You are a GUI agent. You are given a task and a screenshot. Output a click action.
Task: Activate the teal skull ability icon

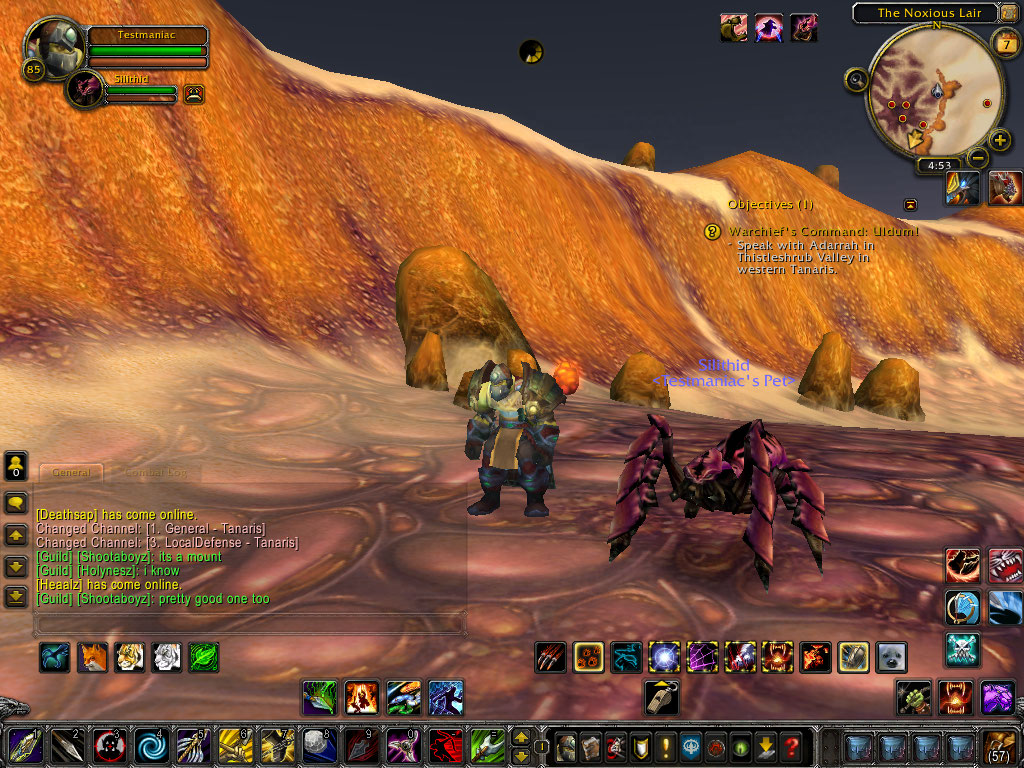(962, 650)
